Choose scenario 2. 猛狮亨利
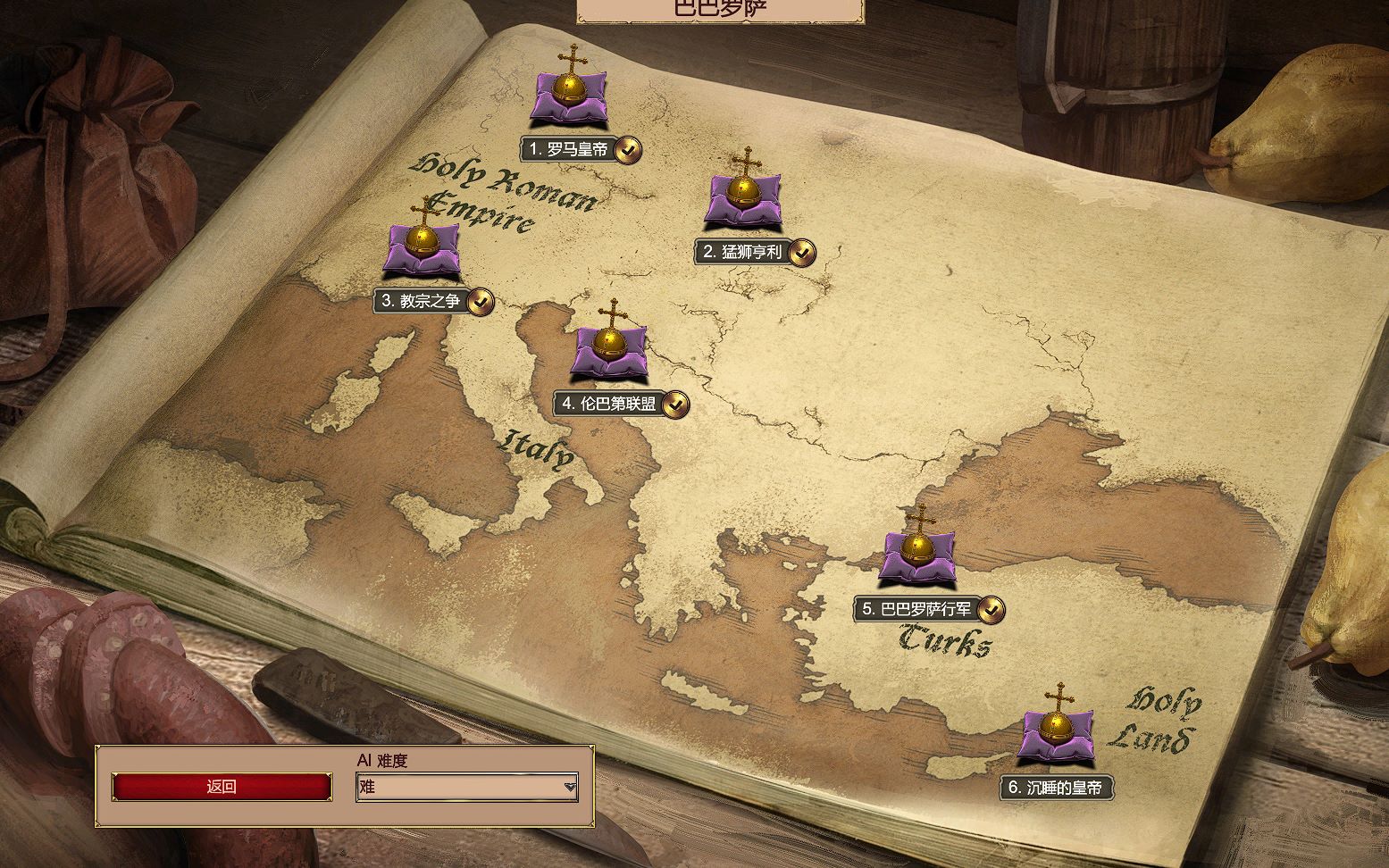Viewport: 1389px width, 868px height. [x=742, y=252]
